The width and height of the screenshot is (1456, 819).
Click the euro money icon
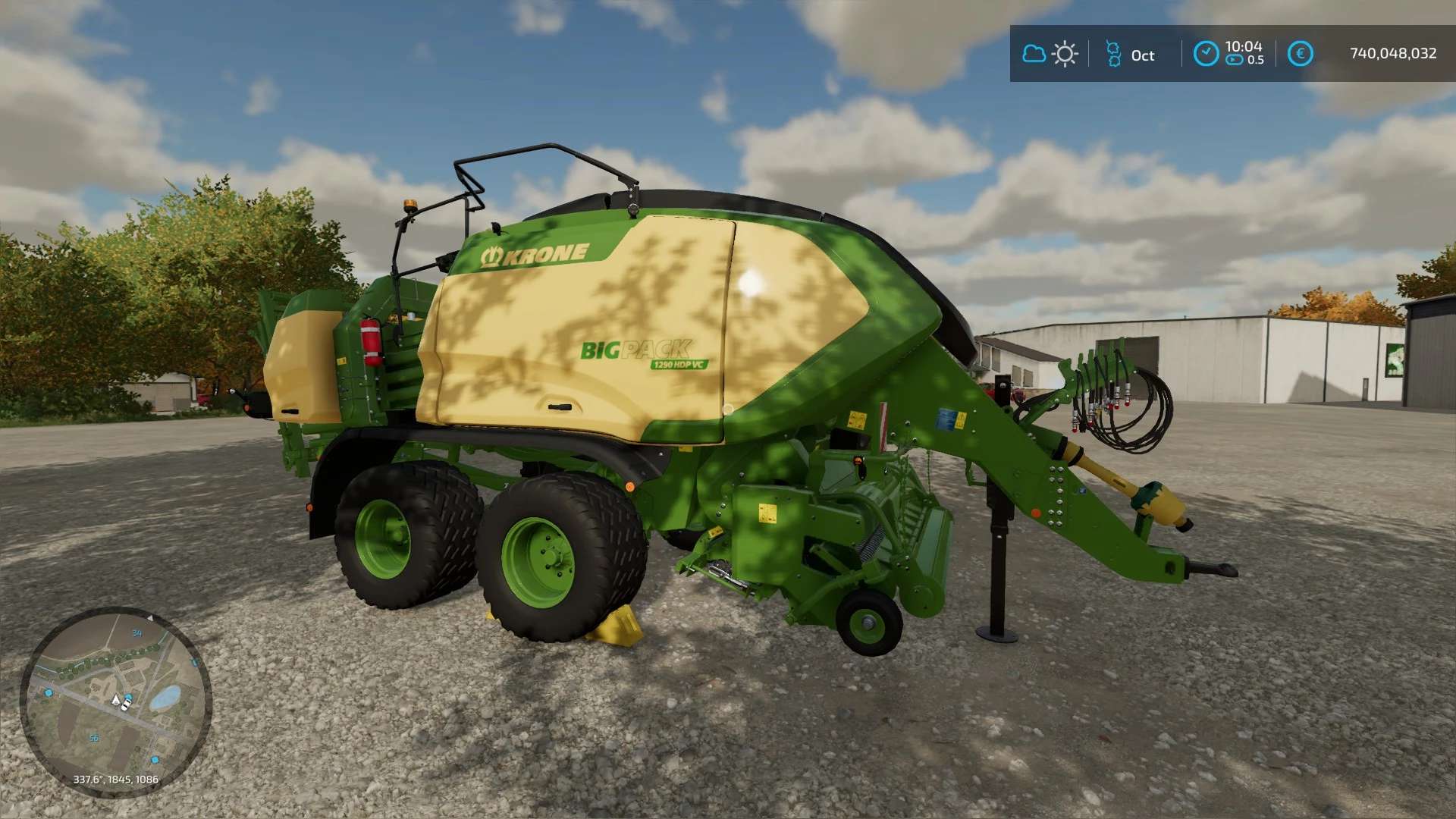pyautogui.click(x=1300, y=54)
